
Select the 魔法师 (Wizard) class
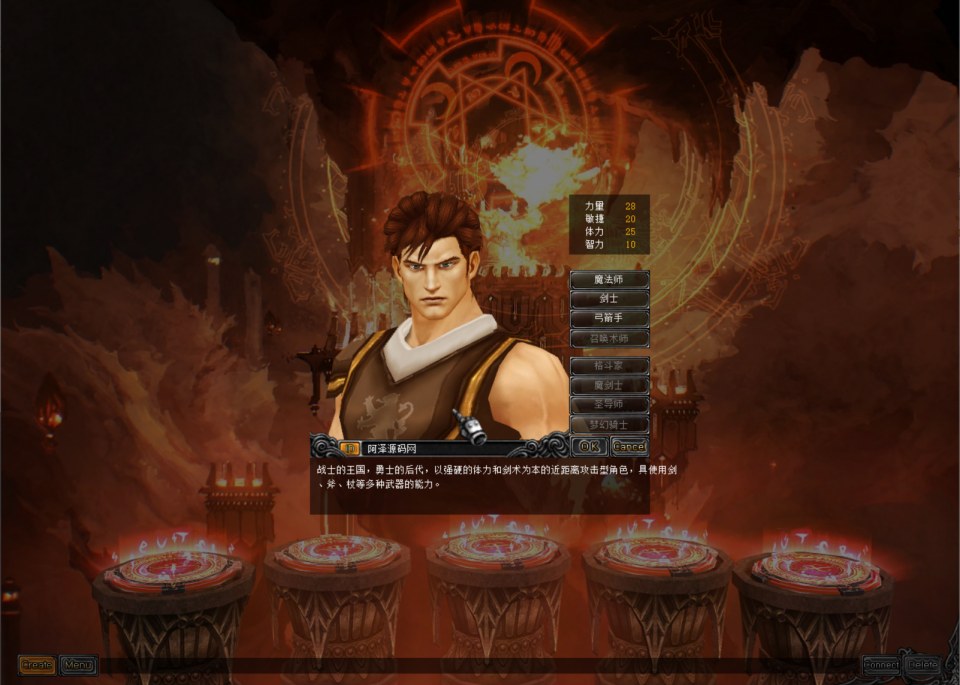(x=609, y=280)
